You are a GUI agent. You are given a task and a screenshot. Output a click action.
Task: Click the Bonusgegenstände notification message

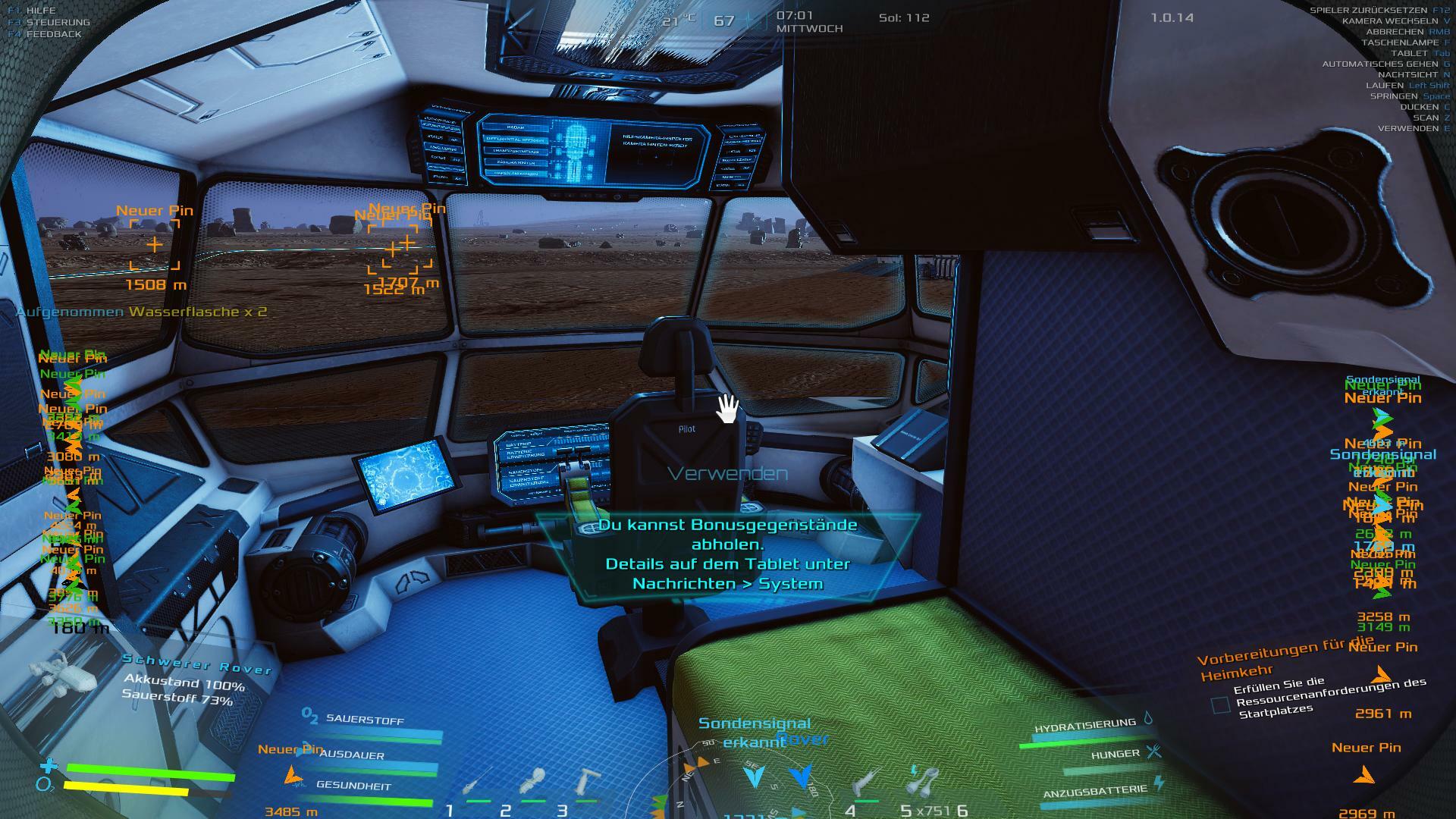pyautogui.click(x=728, y=554)
